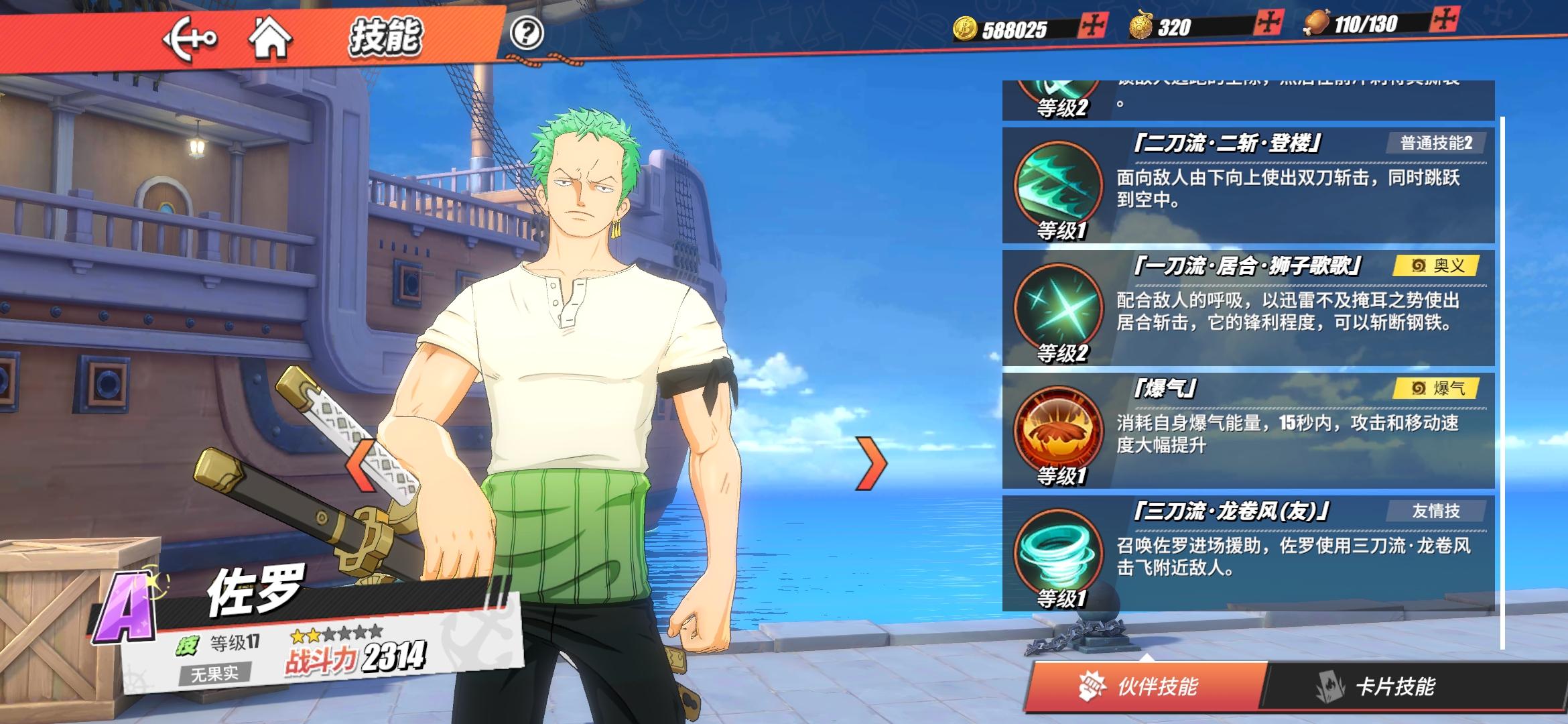Add more devil fruit currency (320)
1568x724 pixels.
pos(1268,23)
